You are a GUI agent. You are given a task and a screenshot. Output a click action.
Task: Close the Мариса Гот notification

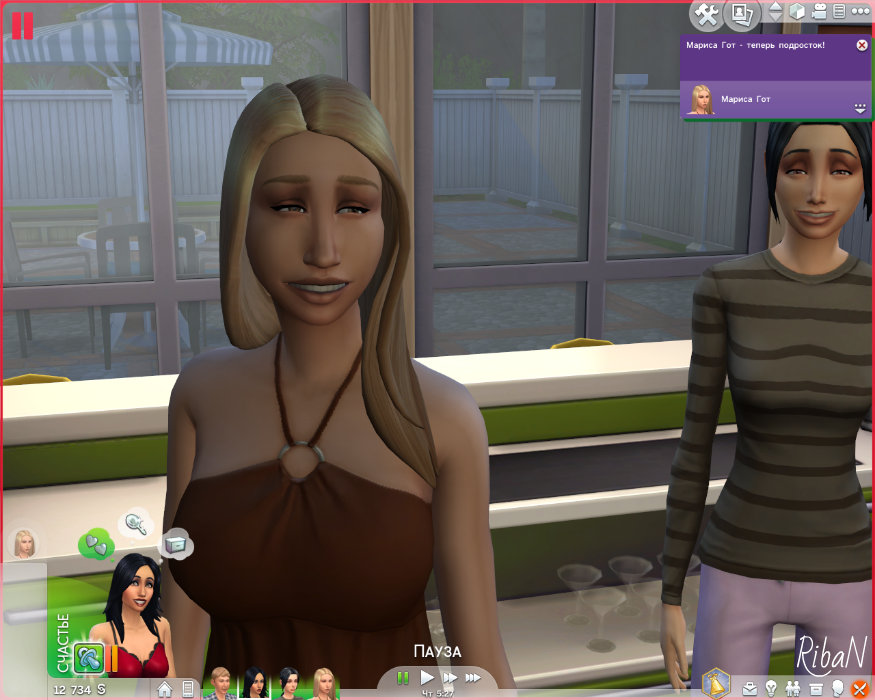tap(862, 45)
